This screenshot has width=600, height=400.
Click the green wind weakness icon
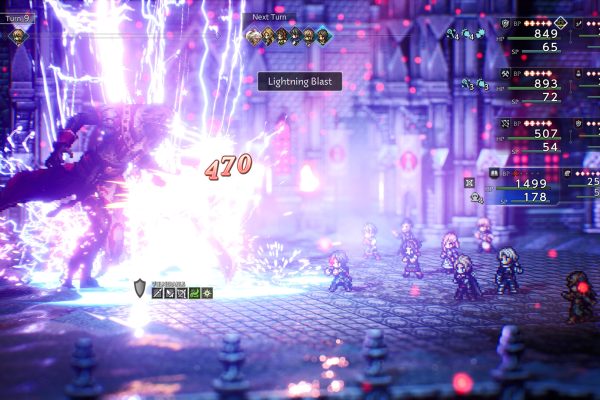(194, 293)
